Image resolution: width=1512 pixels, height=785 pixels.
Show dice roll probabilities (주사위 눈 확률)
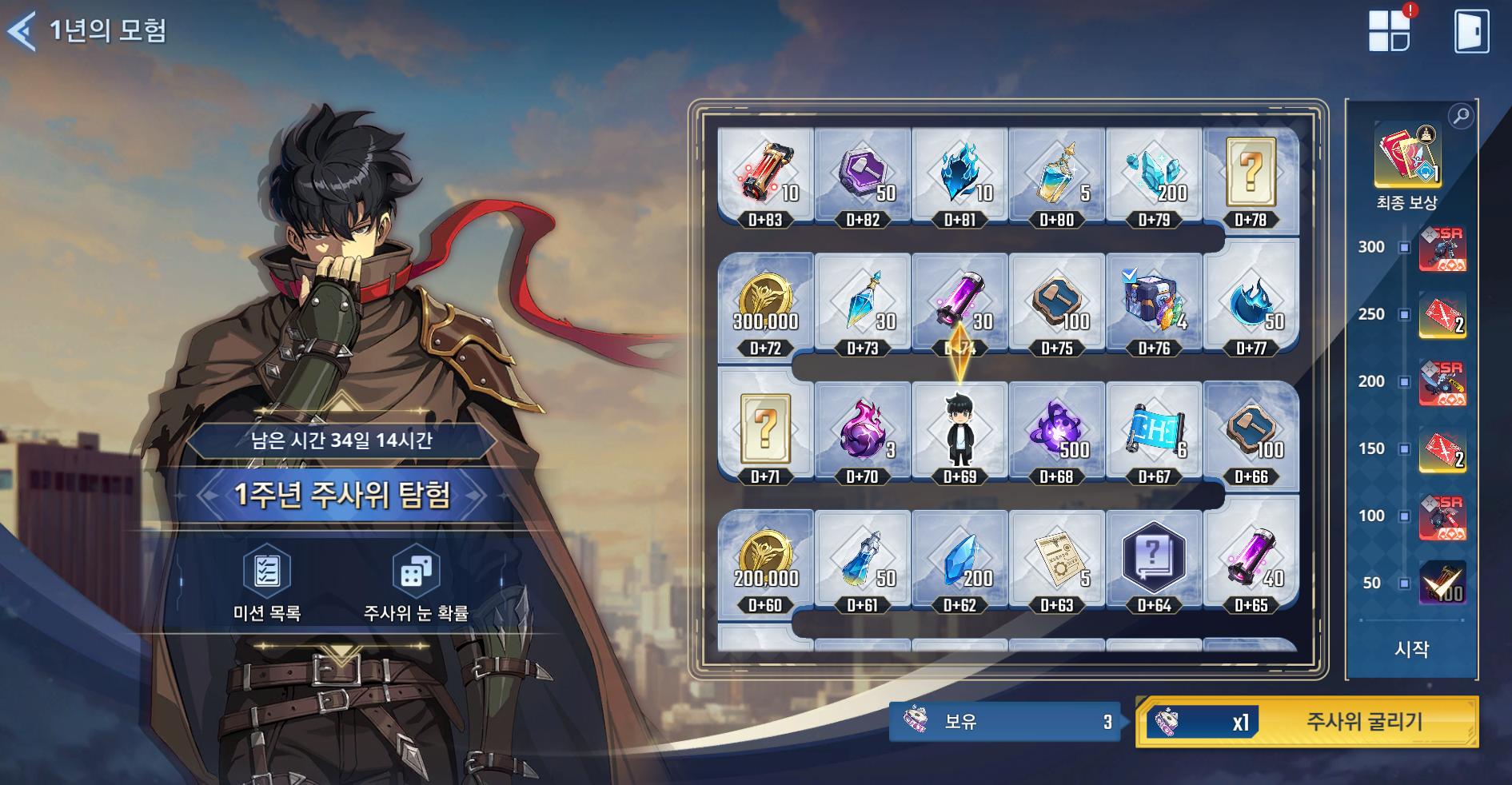(416, 583)
